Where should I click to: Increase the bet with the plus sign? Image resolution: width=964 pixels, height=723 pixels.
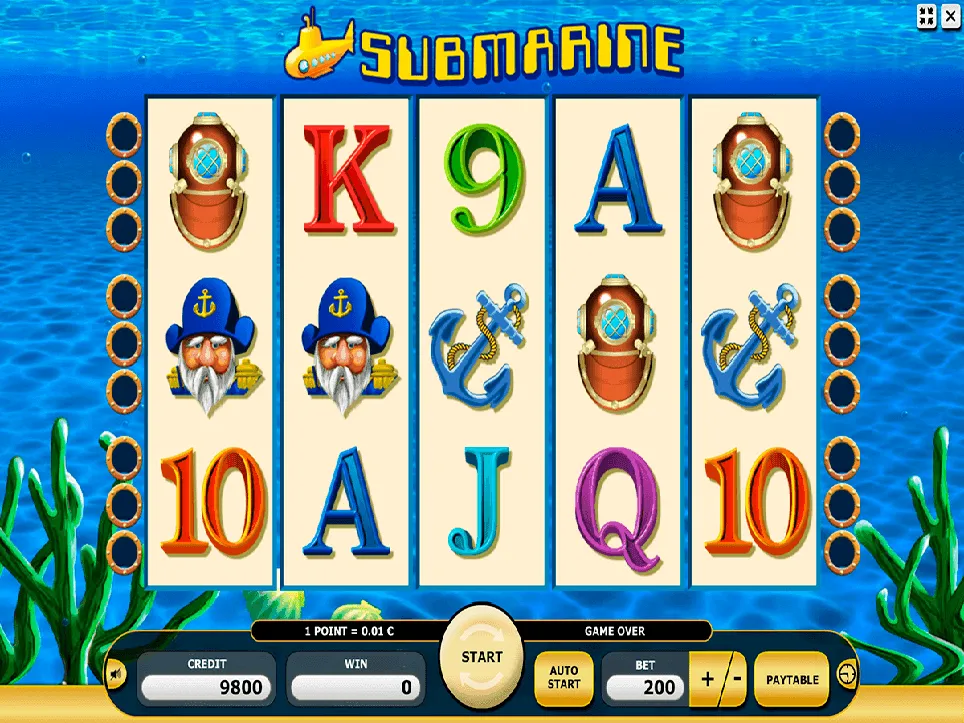coord(709,680)
